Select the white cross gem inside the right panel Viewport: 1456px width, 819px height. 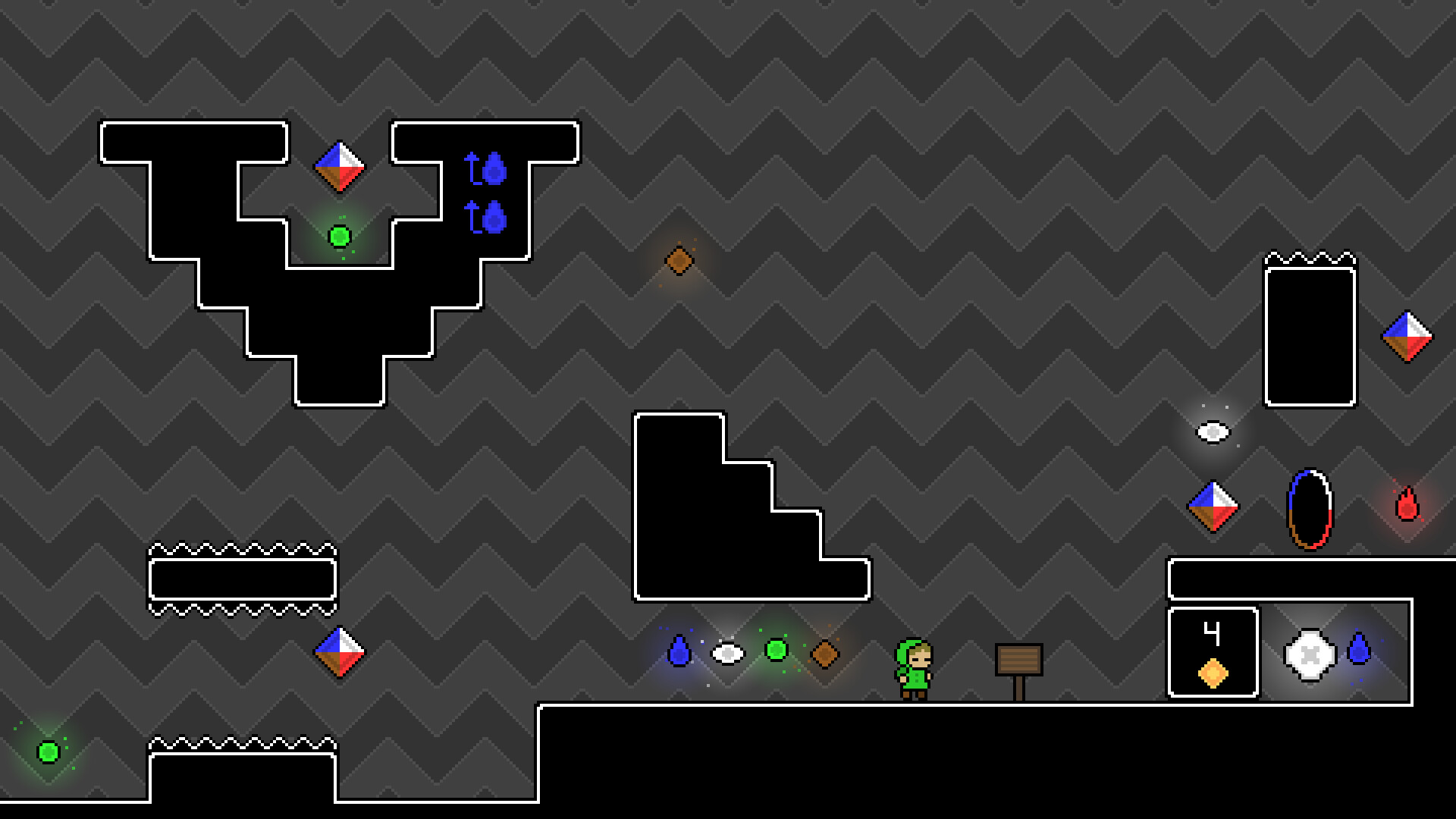coord(1308,654)
